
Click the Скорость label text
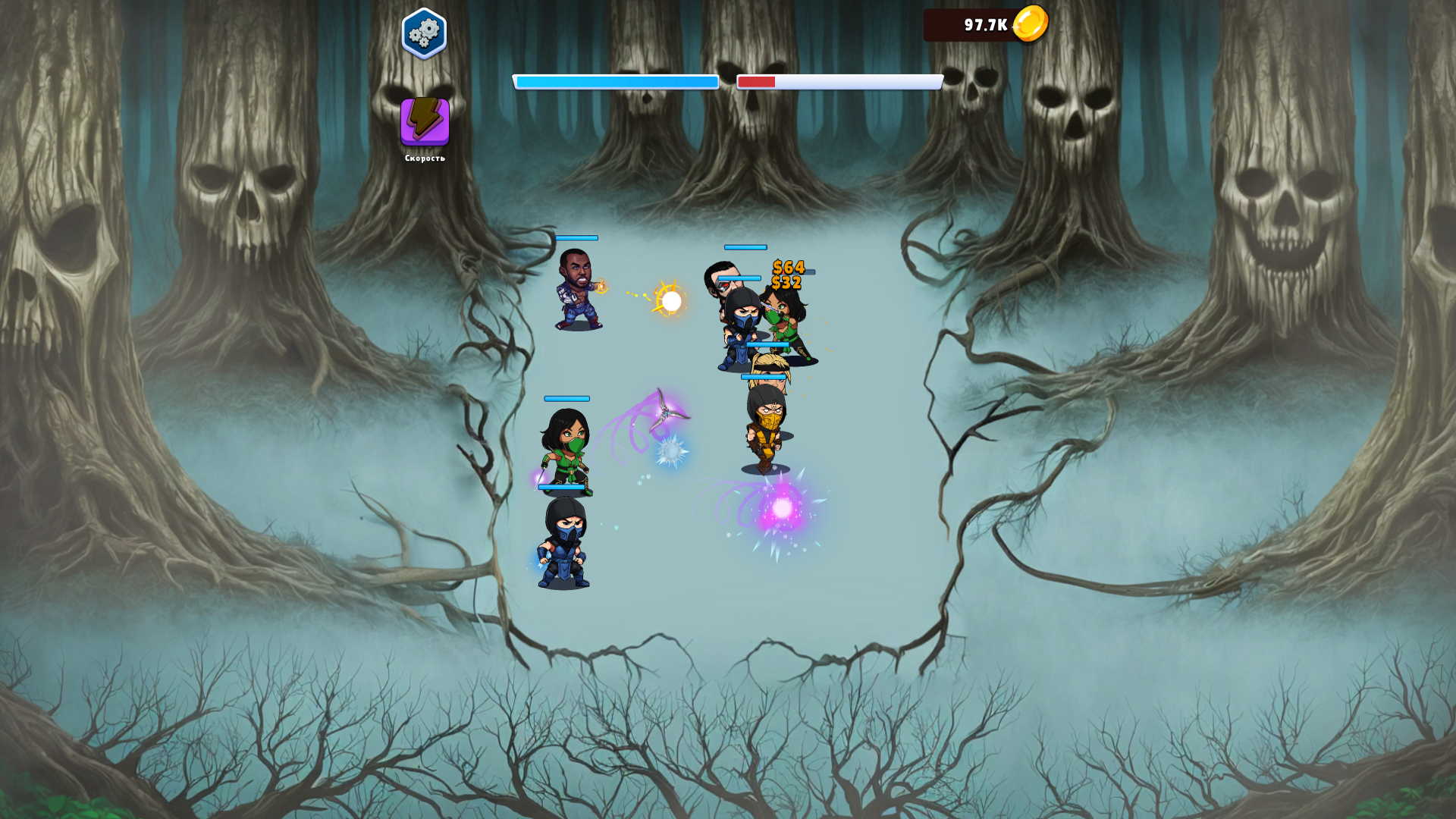[424, 160]
